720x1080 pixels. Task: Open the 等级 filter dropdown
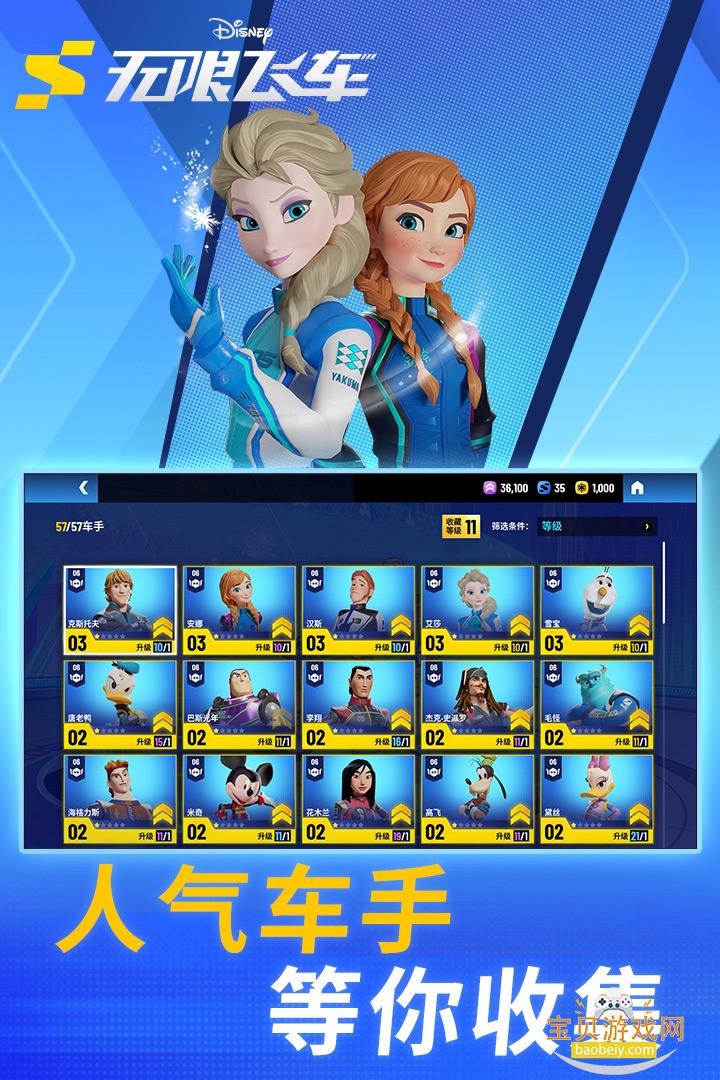[597, 526]
